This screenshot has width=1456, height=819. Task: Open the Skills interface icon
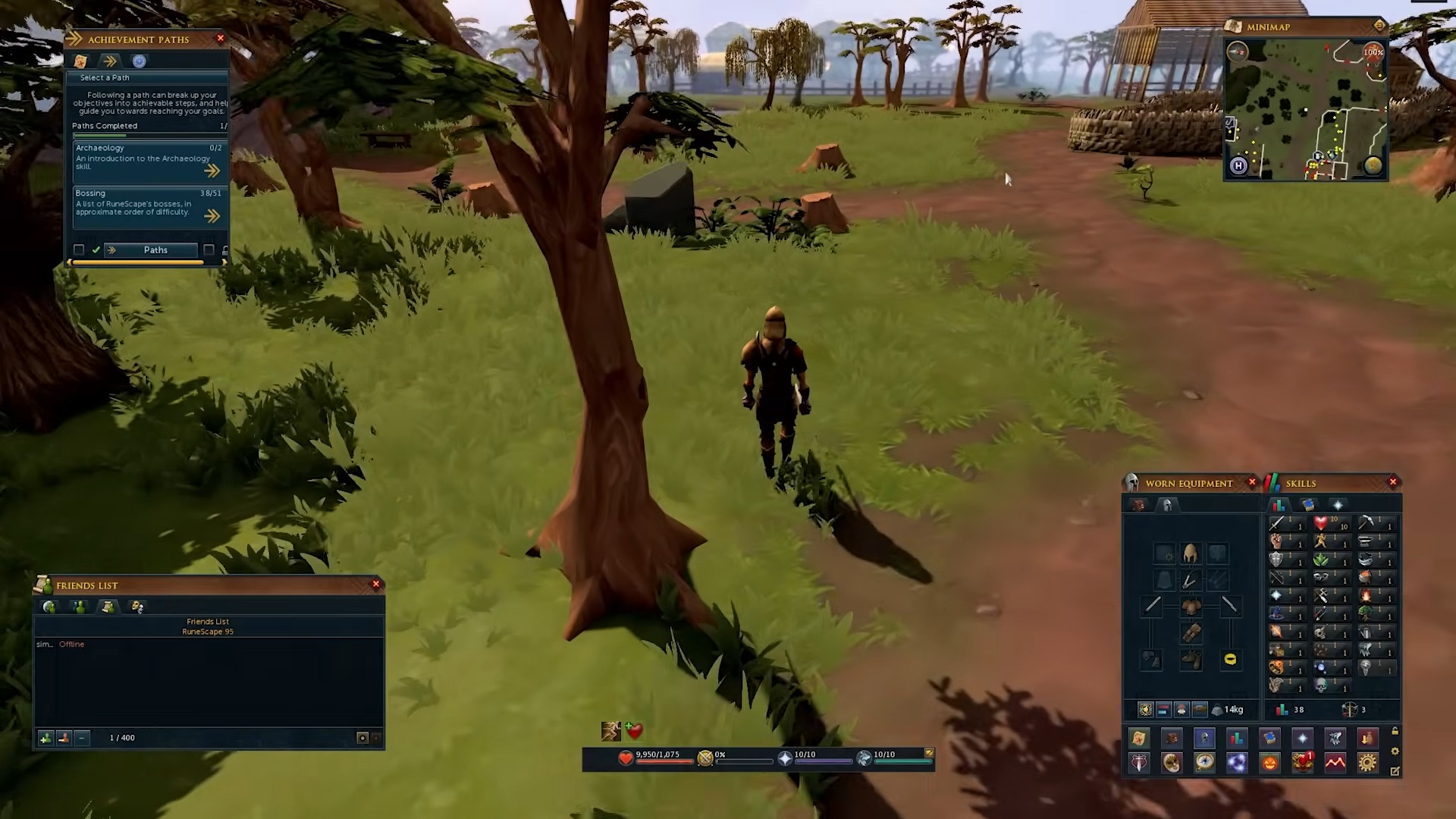tap(1237, 738)
